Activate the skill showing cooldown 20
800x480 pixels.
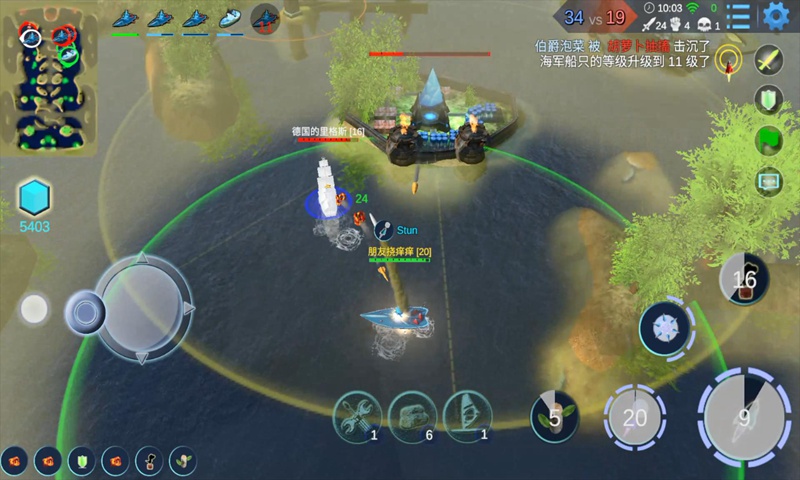pyautogui.click(x=635, y=417)
